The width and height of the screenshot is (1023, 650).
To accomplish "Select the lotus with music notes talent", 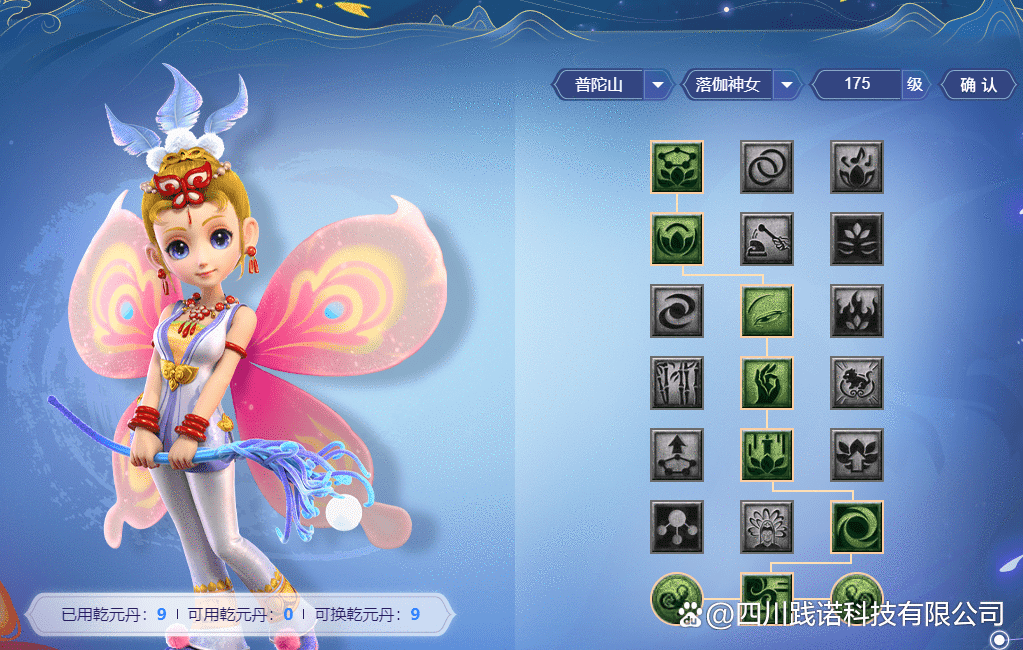I will click(x=857, y=167).
